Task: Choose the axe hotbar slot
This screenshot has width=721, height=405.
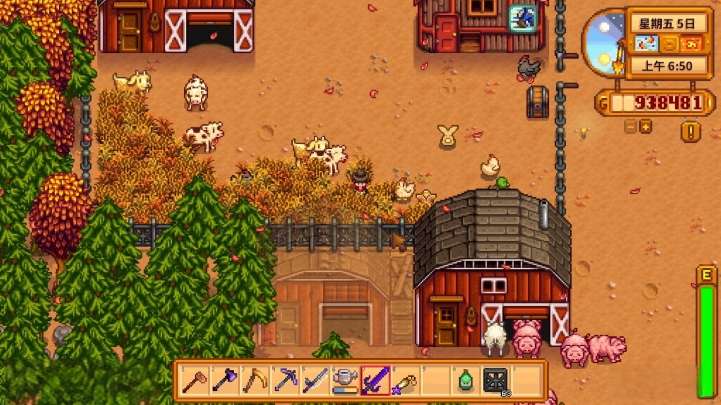Action: coord(225,380)
